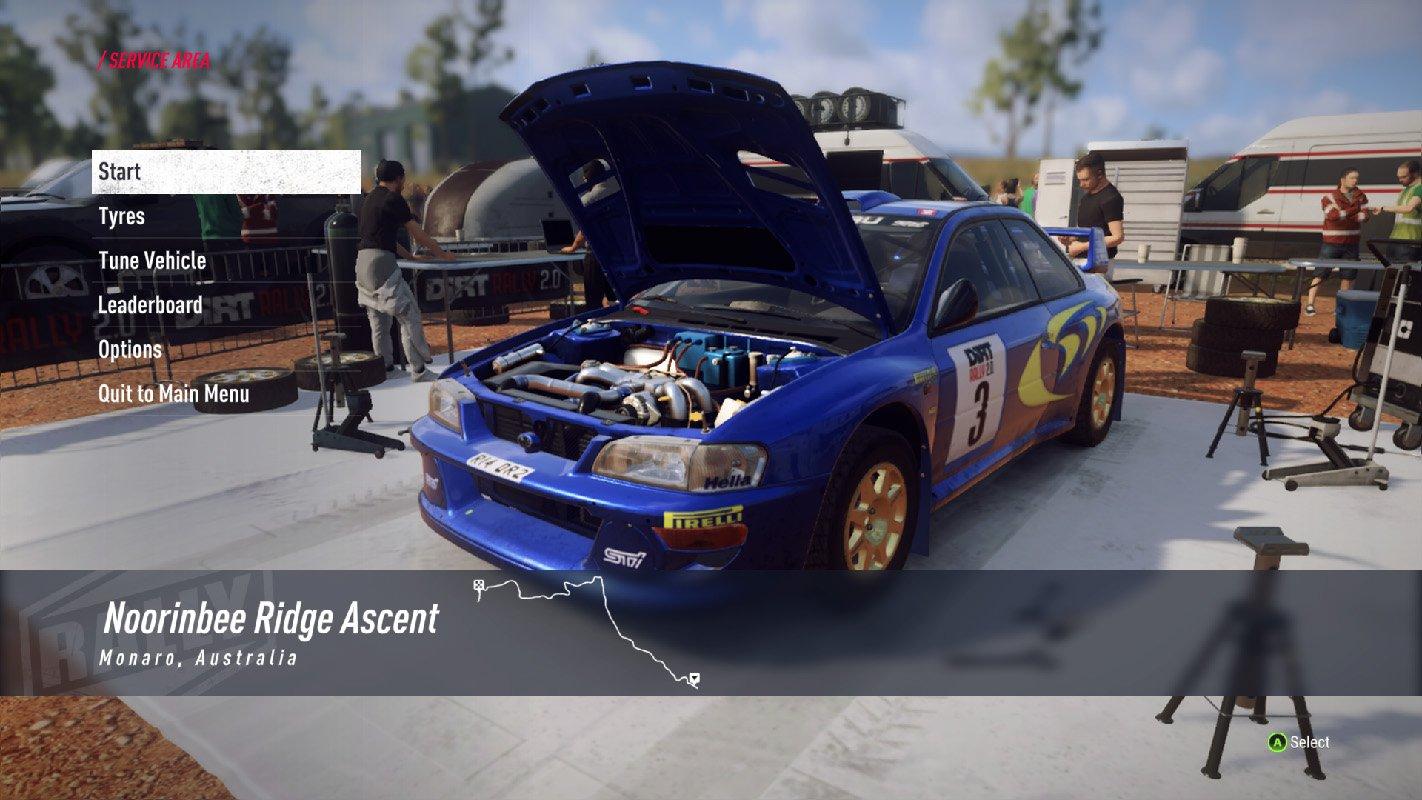Quit to Main Menu

click(x=174, y=394)
